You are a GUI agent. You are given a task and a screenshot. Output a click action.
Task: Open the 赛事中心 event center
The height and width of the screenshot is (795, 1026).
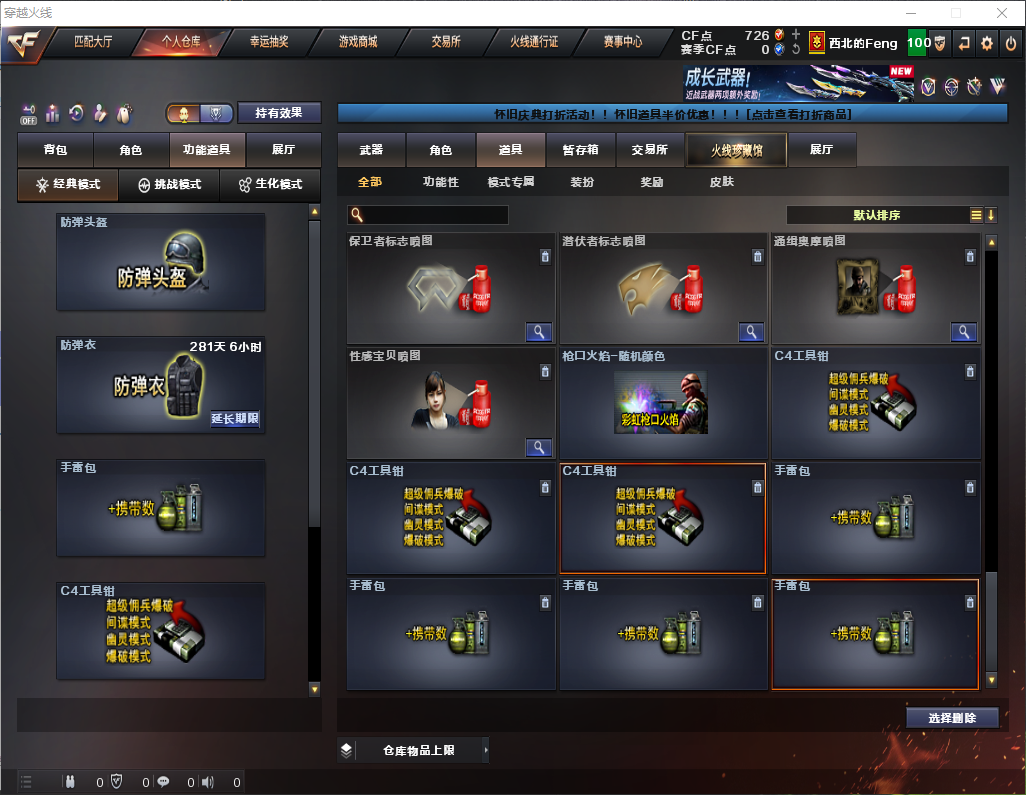(x=622, y=42)
